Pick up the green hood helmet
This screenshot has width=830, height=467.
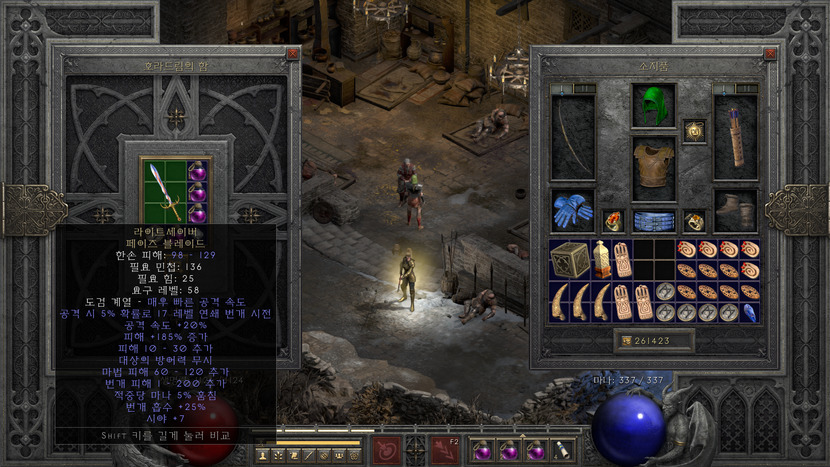[x=654, y=105]
